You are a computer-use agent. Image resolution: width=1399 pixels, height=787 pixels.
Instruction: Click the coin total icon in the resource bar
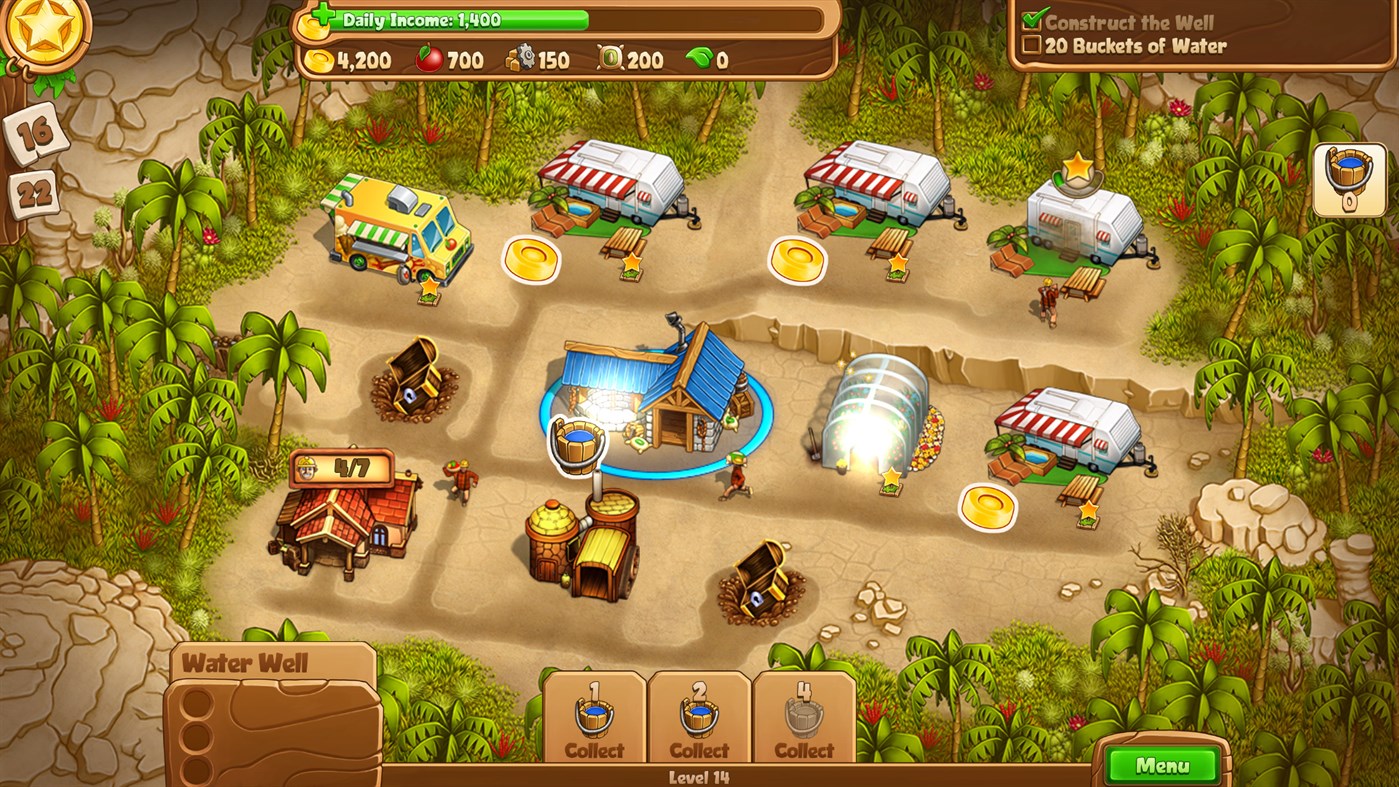click(x=318, y=59)
